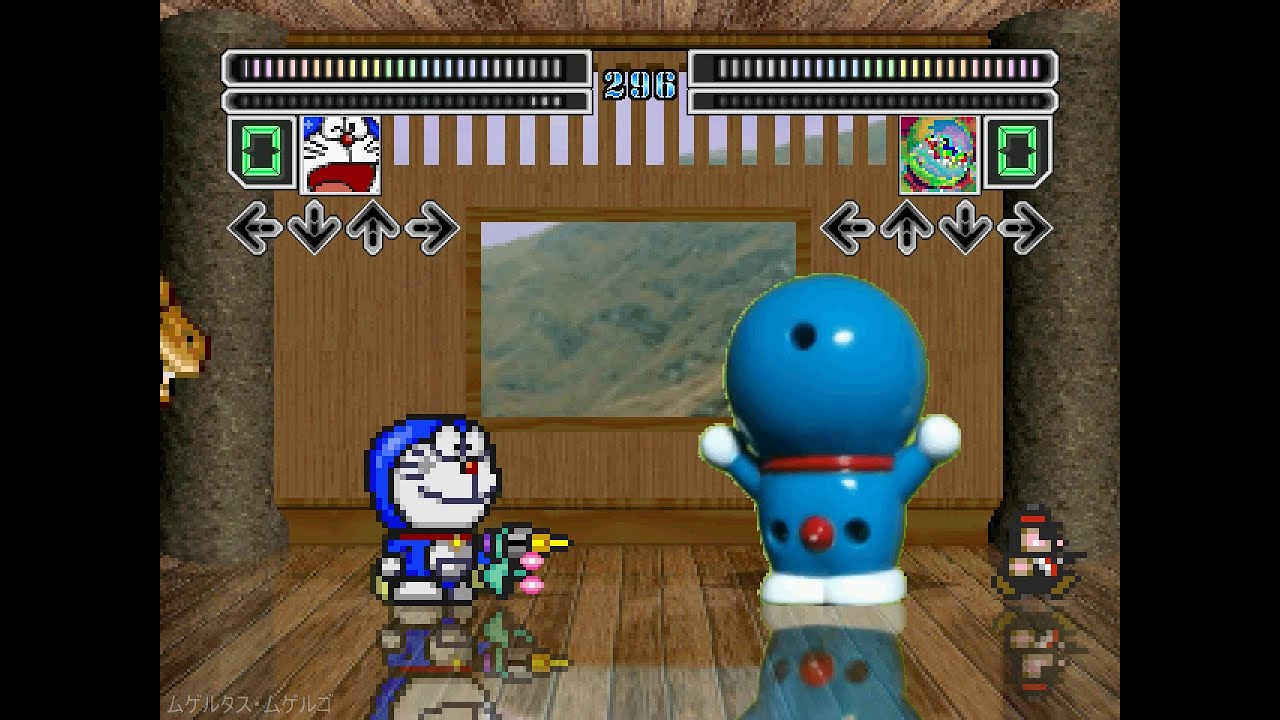Click player one's right arrow icon

432,228
